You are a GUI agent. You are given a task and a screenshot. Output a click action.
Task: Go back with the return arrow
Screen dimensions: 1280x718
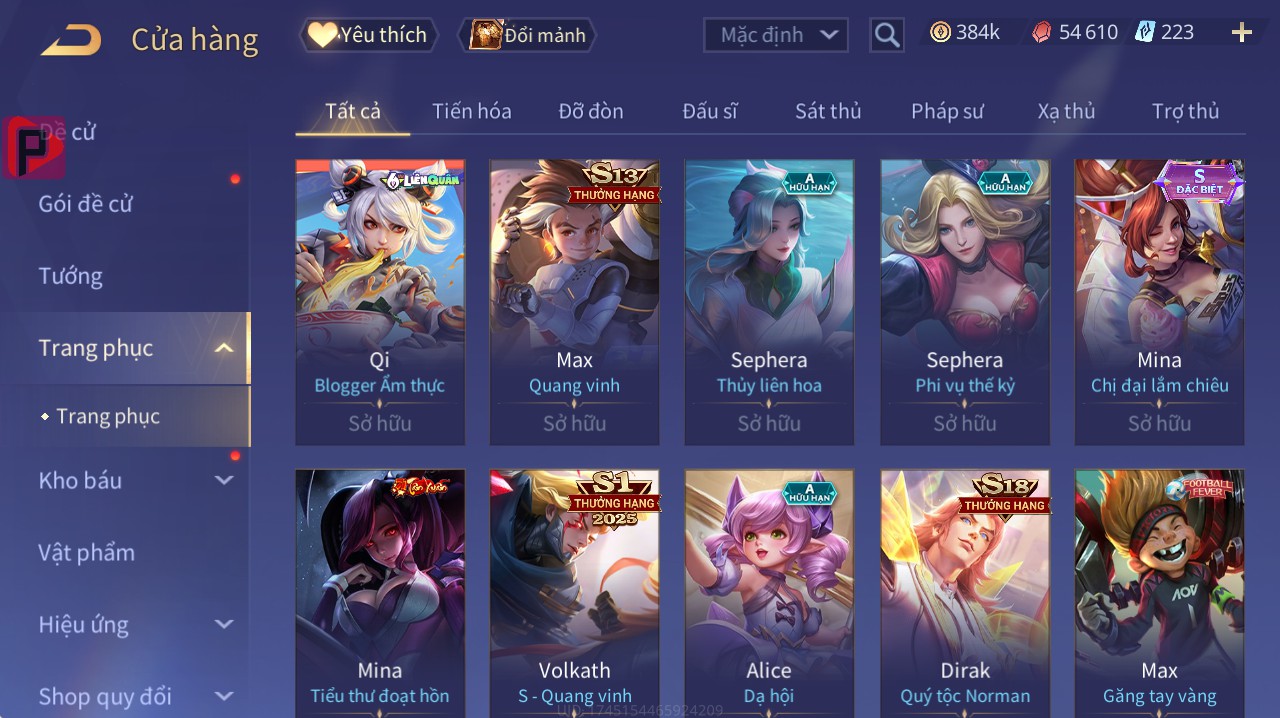(x=71, y=40)
